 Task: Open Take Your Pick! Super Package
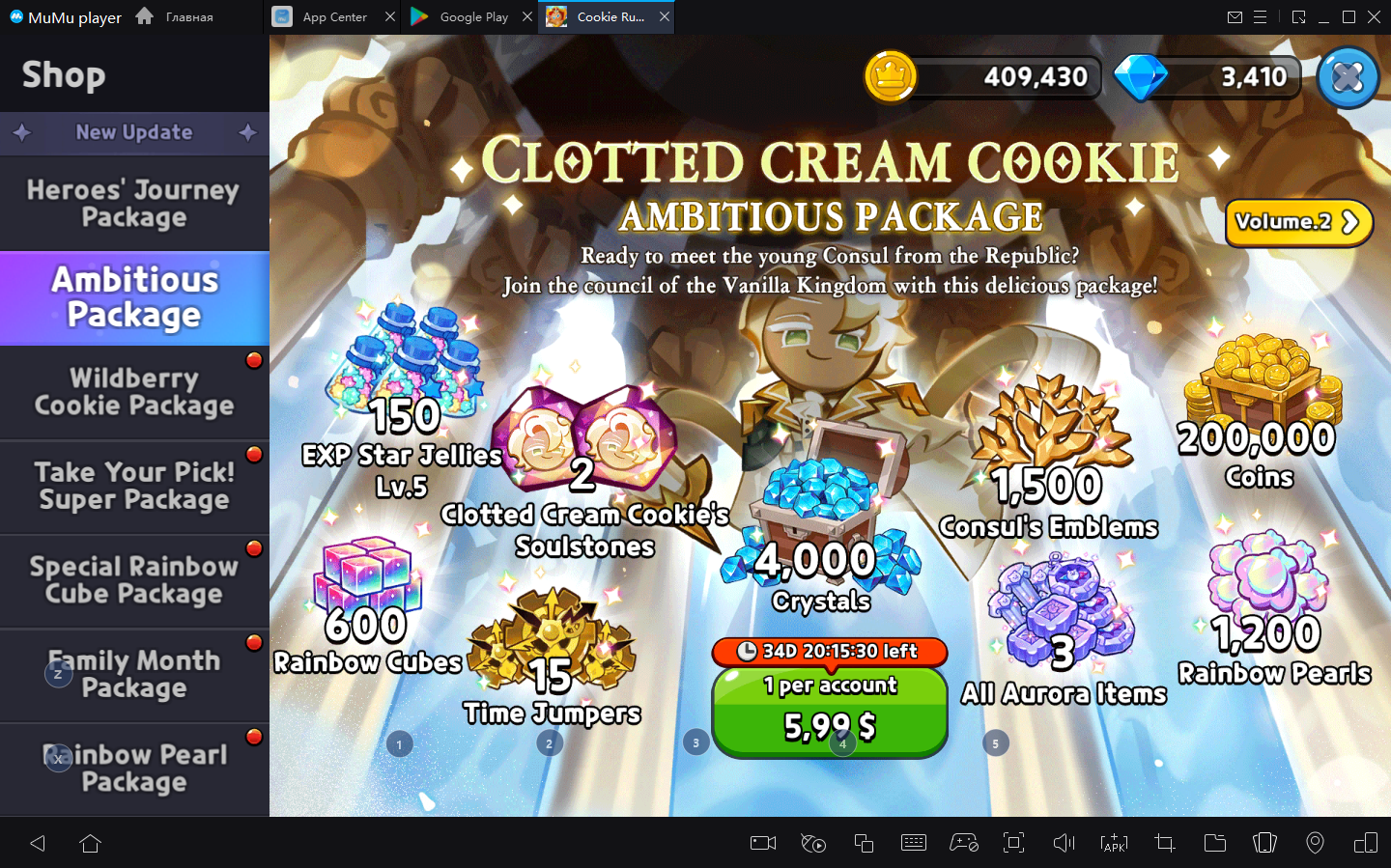[x=134, y=486]
